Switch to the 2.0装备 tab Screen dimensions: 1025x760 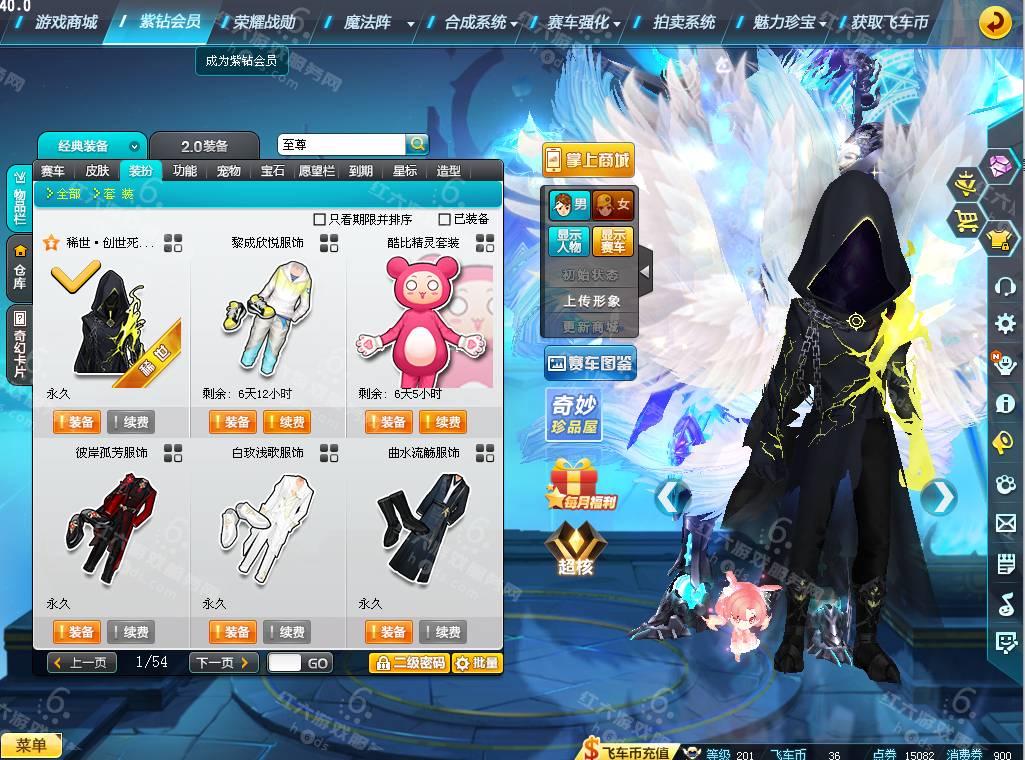[204, 146]
